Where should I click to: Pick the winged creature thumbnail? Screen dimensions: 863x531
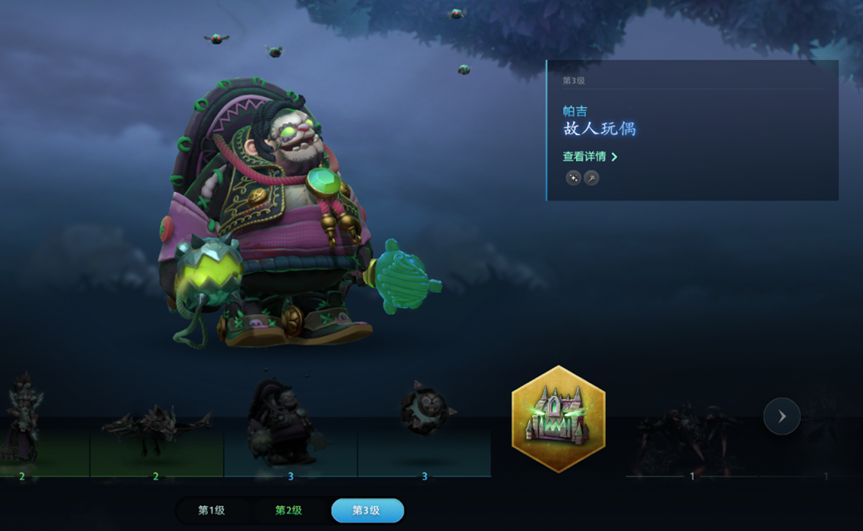tap(156, 426)
